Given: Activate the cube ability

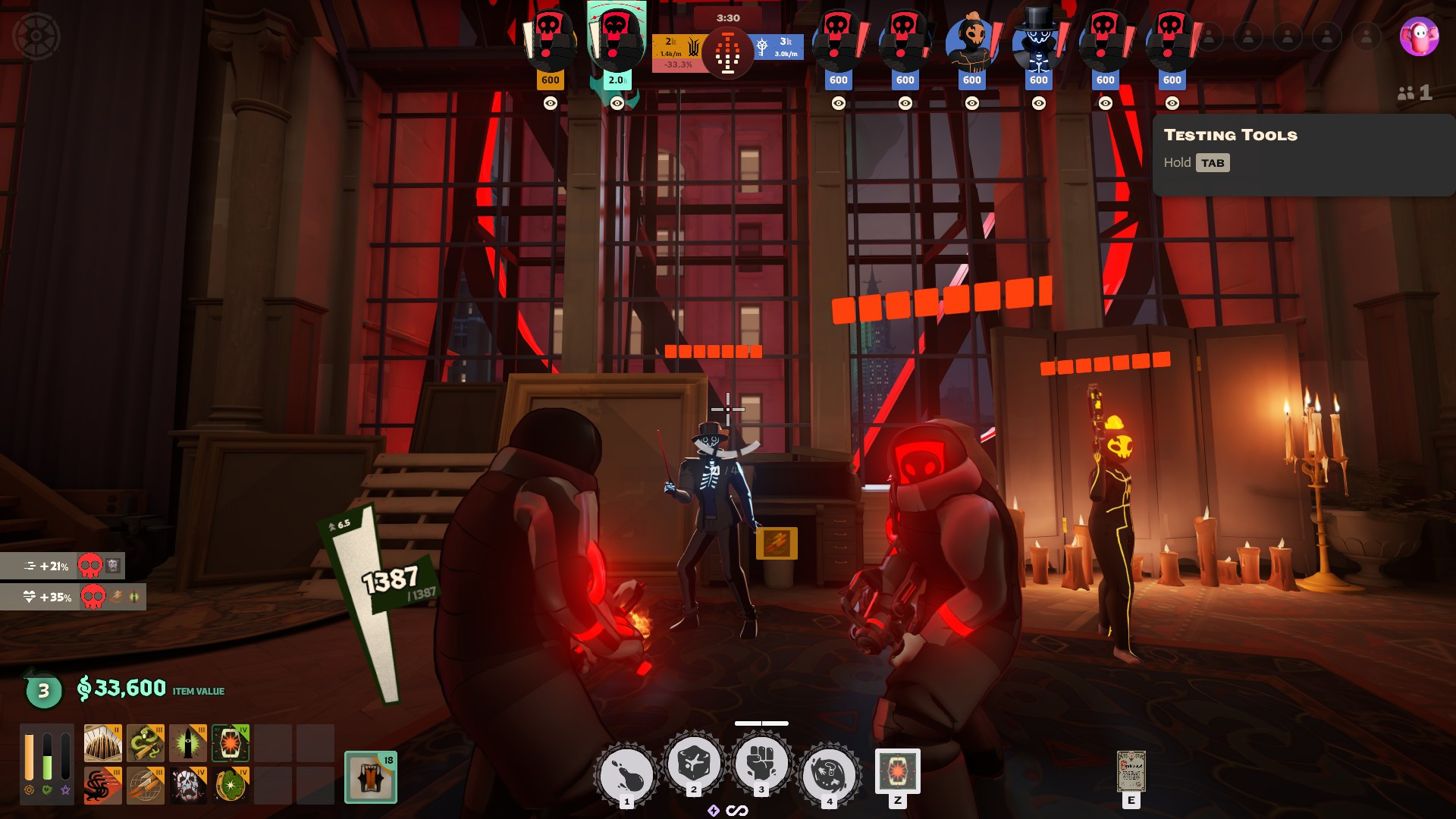Looking at the screenshot, I should (693, 763).
